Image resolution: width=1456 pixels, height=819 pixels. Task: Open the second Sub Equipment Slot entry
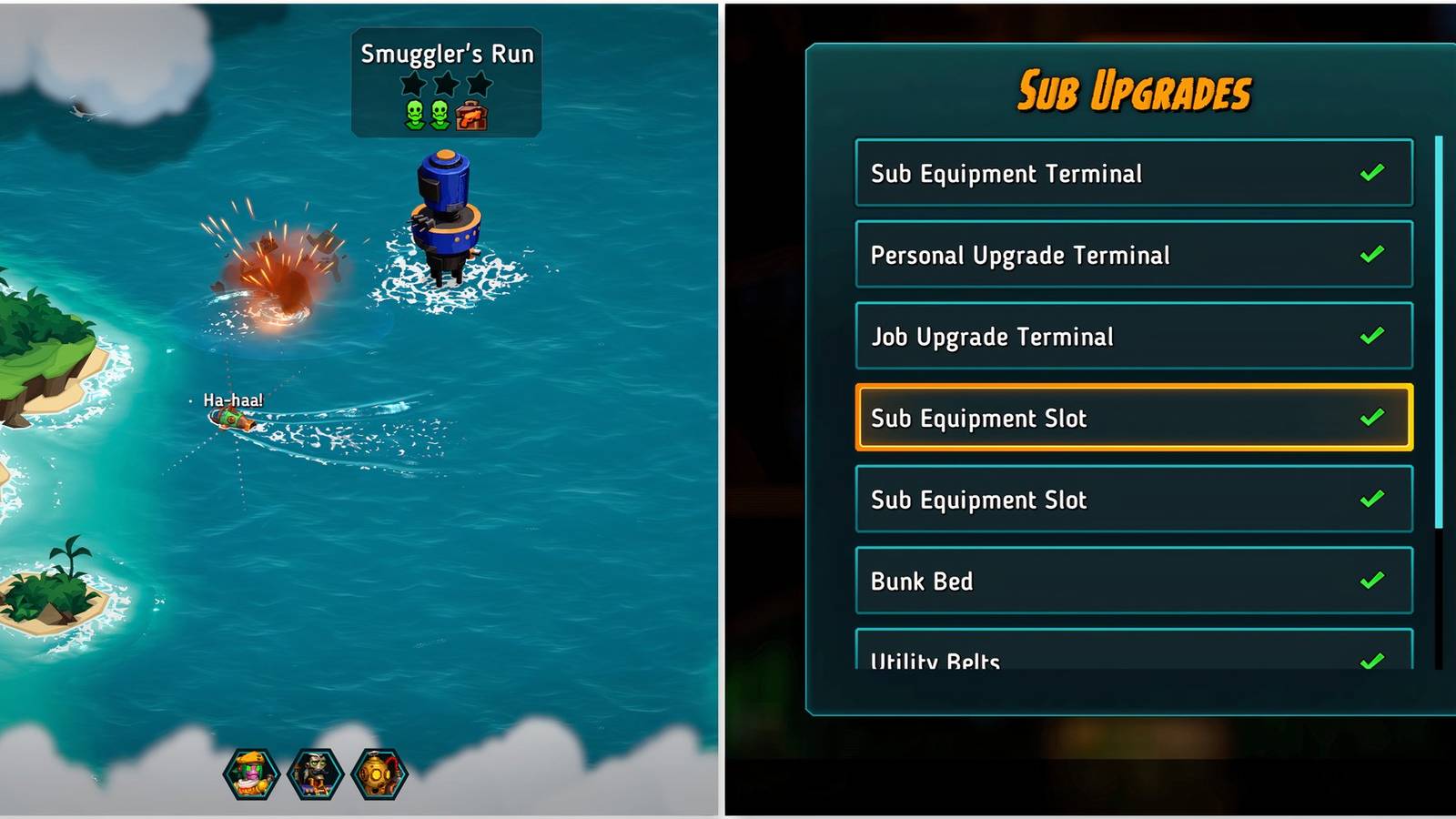click(x=1133, y=500)
